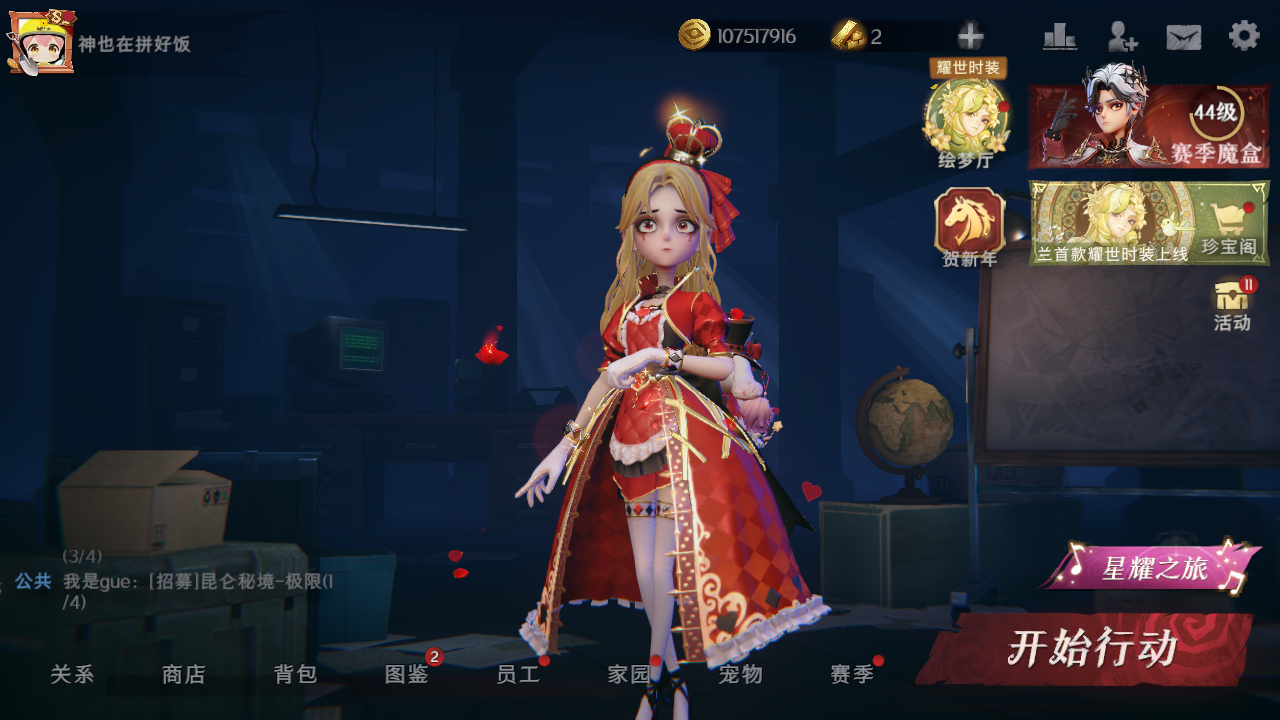
Task: Open the add friend icon
Action: pyautogui.click(x=1122, y=37)
